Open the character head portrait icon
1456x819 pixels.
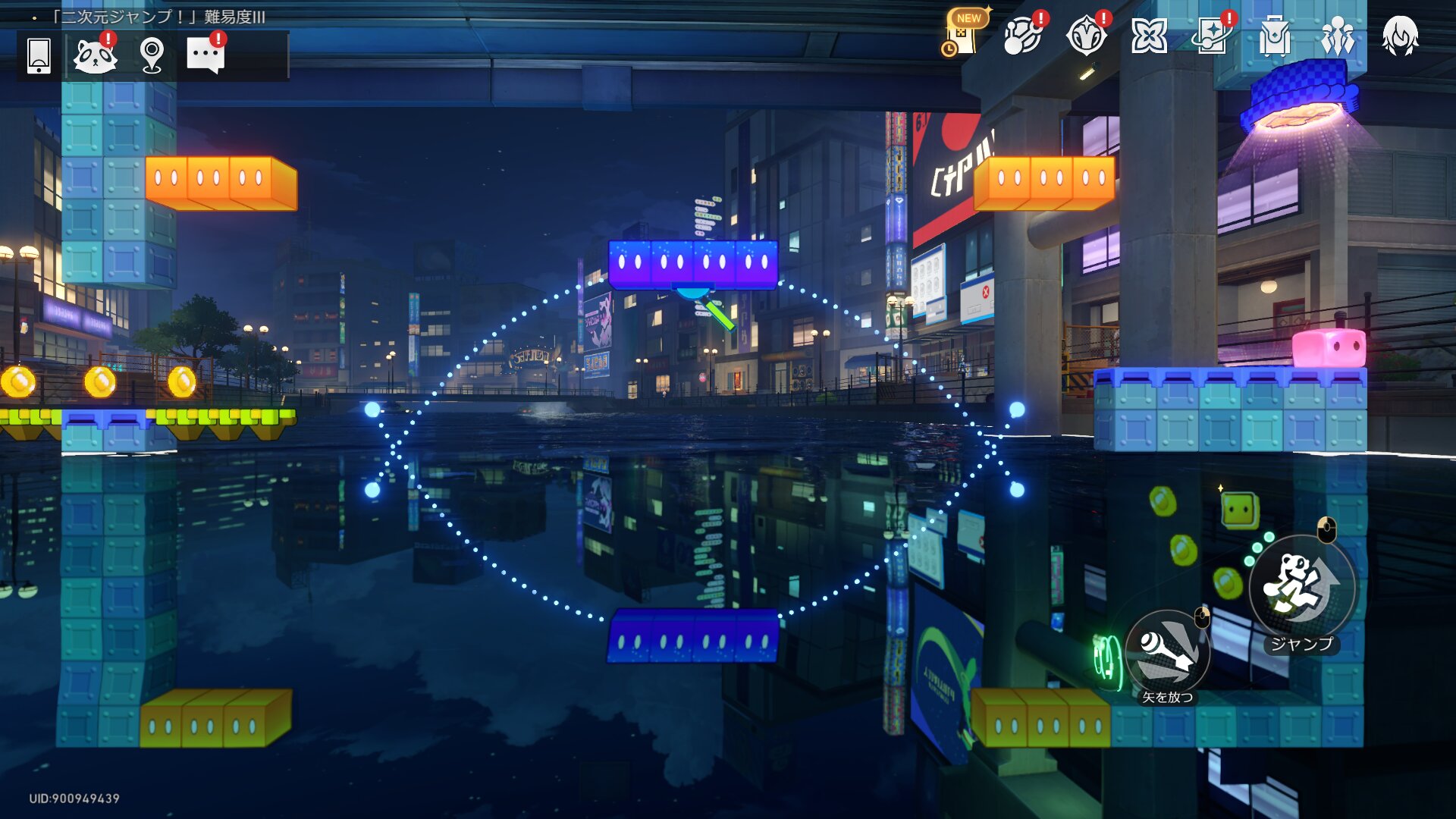(1400, 36)
